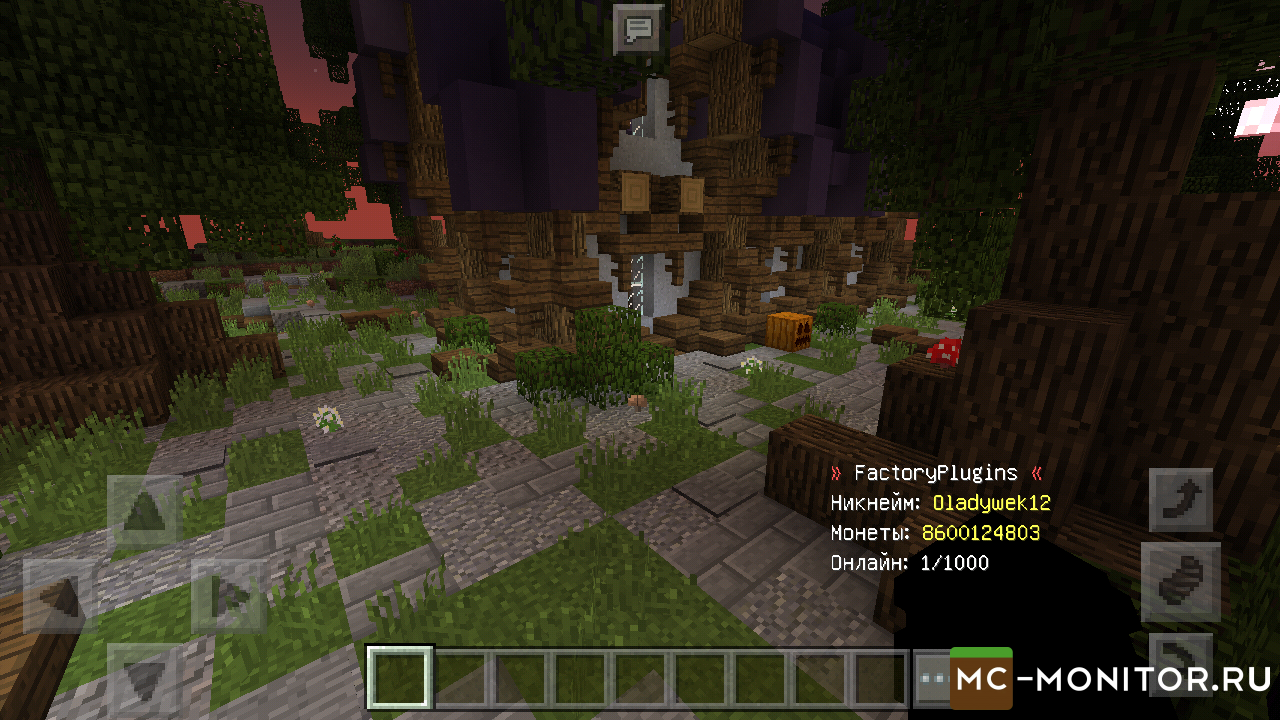Tap the middle button between the curved-arrow buttons
This screenshot has height=720, width=1280.
click(1181, 583)
